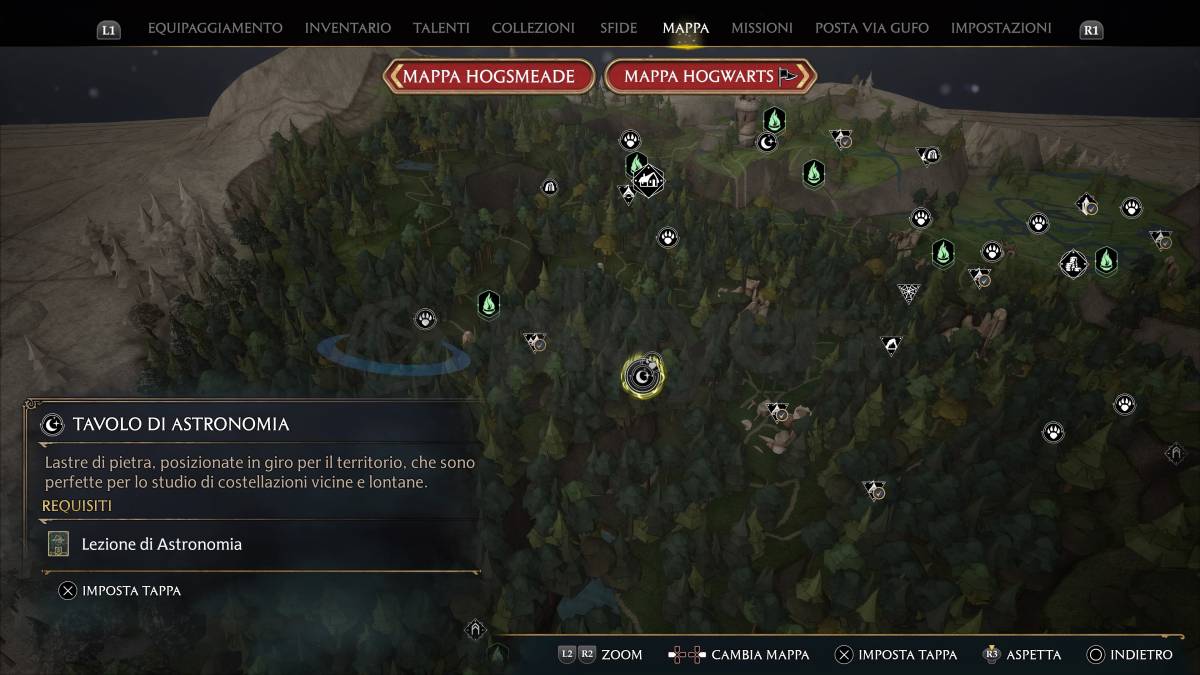1200x675 pixels.
Task: Select the Sfide tab
Action: (x=618, y=28)
